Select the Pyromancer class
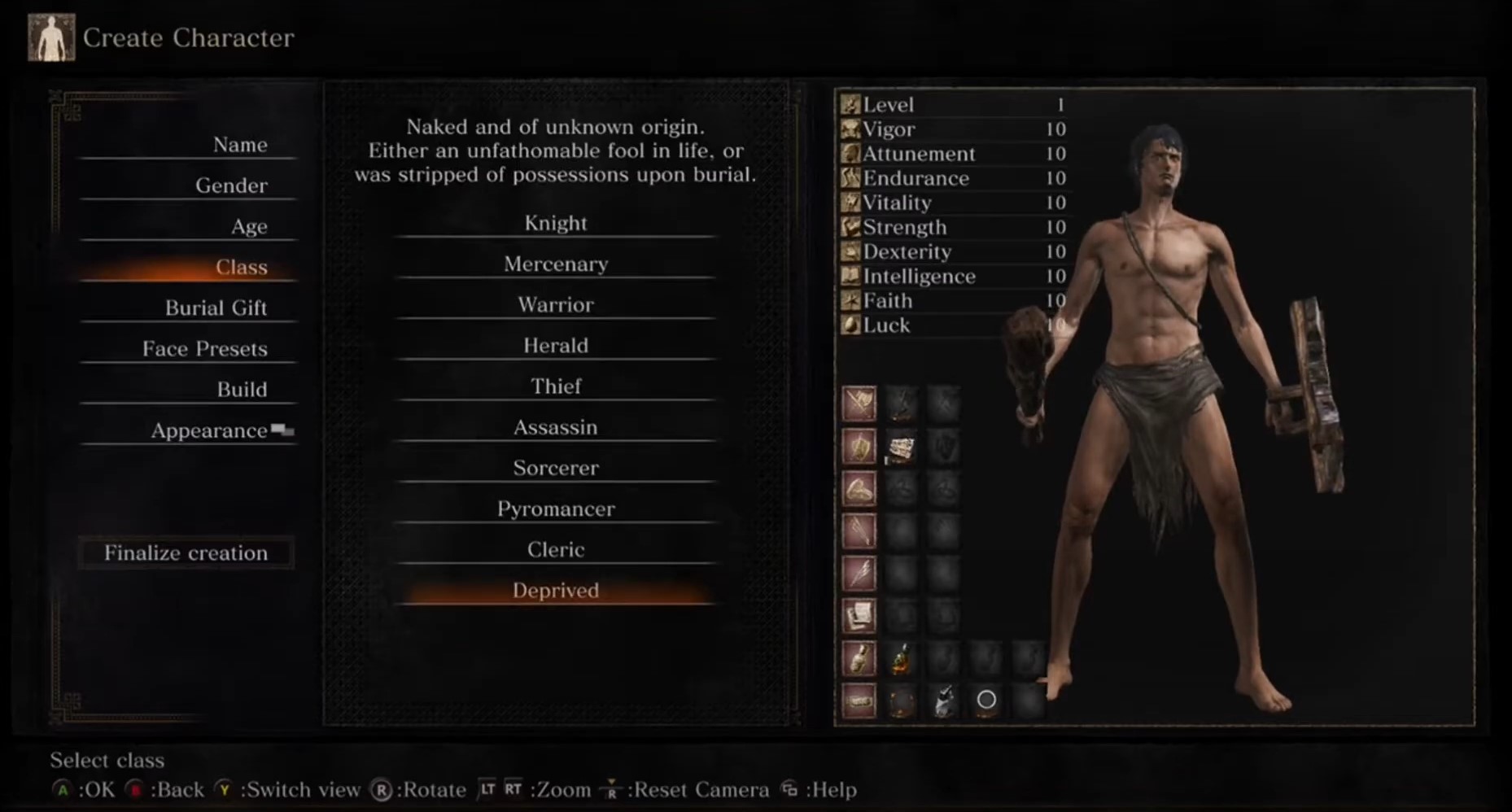The image size is (1512, 812). 555,509
